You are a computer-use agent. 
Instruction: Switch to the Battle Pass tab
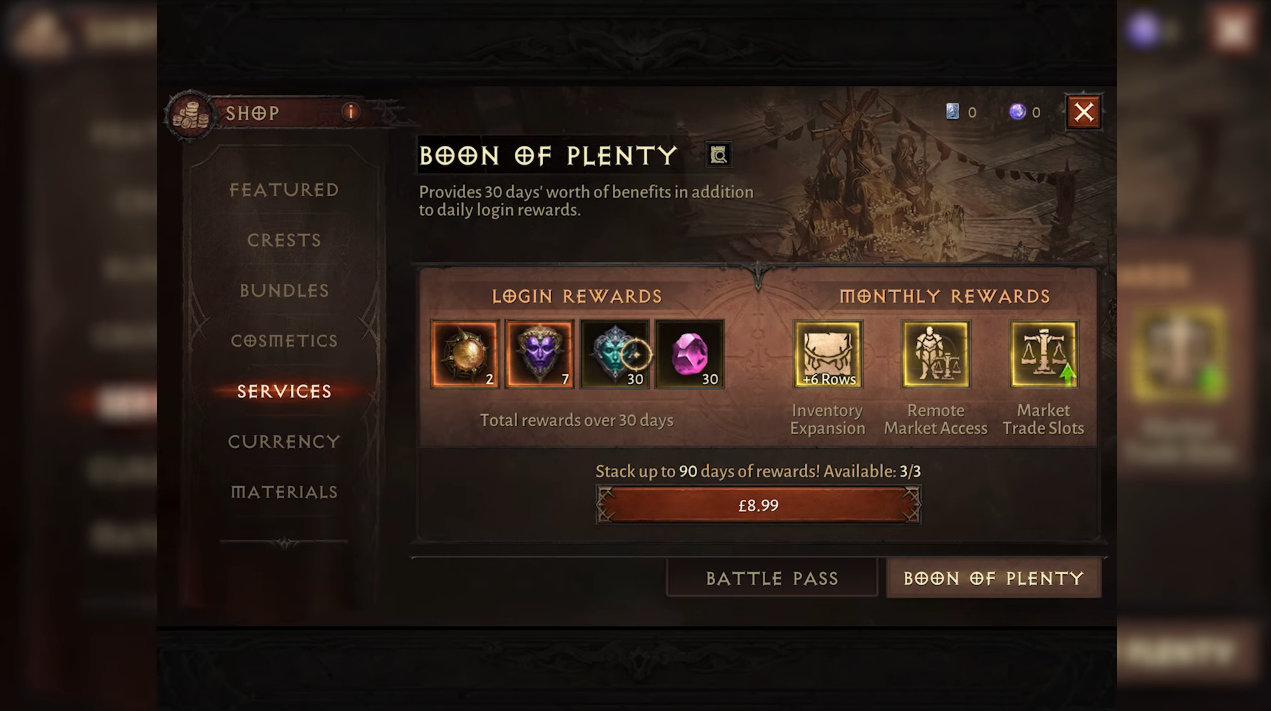pos(772,578)
